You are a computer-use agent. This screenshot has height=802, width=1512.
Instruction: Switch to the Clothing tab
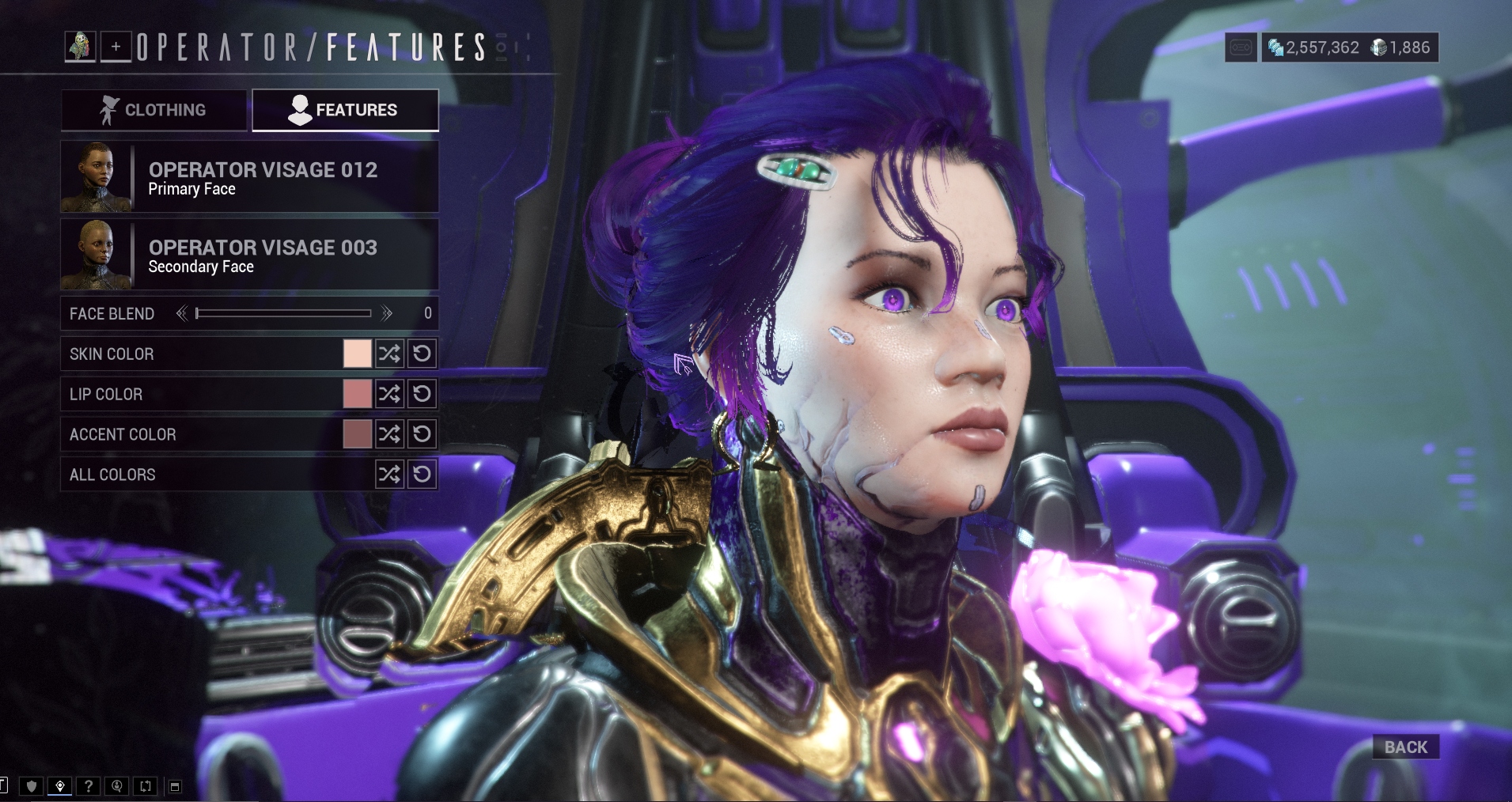point(153,110)
